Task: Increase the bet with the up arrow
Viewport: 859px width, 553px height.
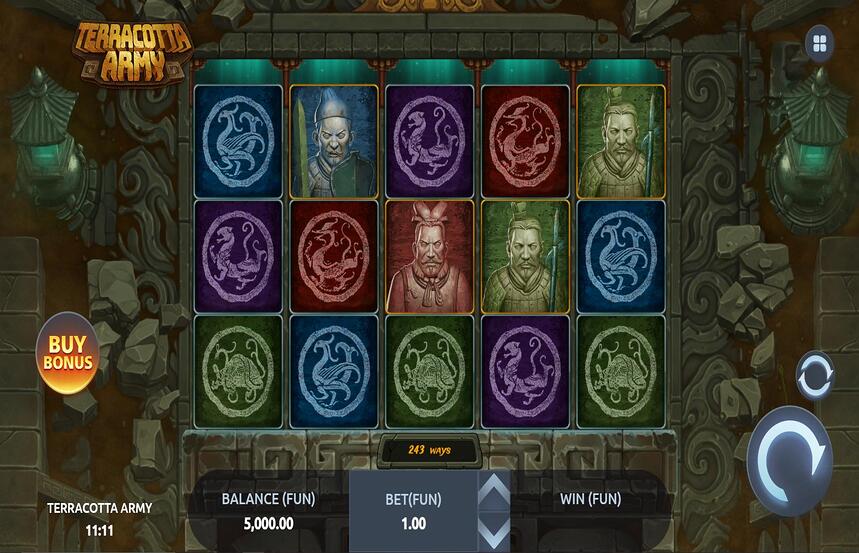Action: point(493,491)
